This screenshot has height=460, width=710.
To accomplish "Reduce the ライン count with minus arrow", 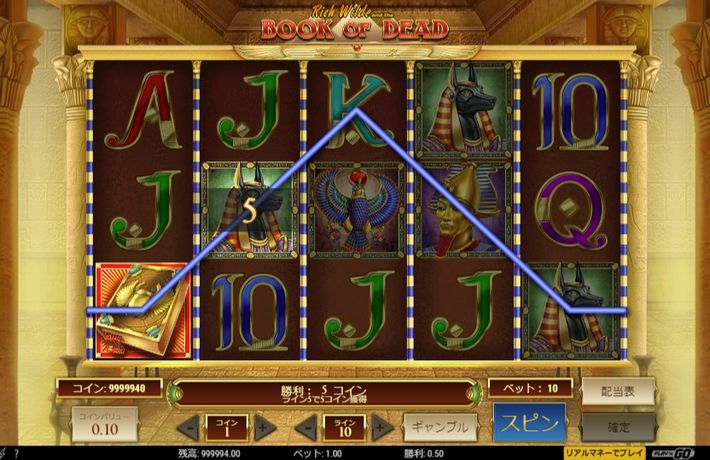I will coord(305,428).
